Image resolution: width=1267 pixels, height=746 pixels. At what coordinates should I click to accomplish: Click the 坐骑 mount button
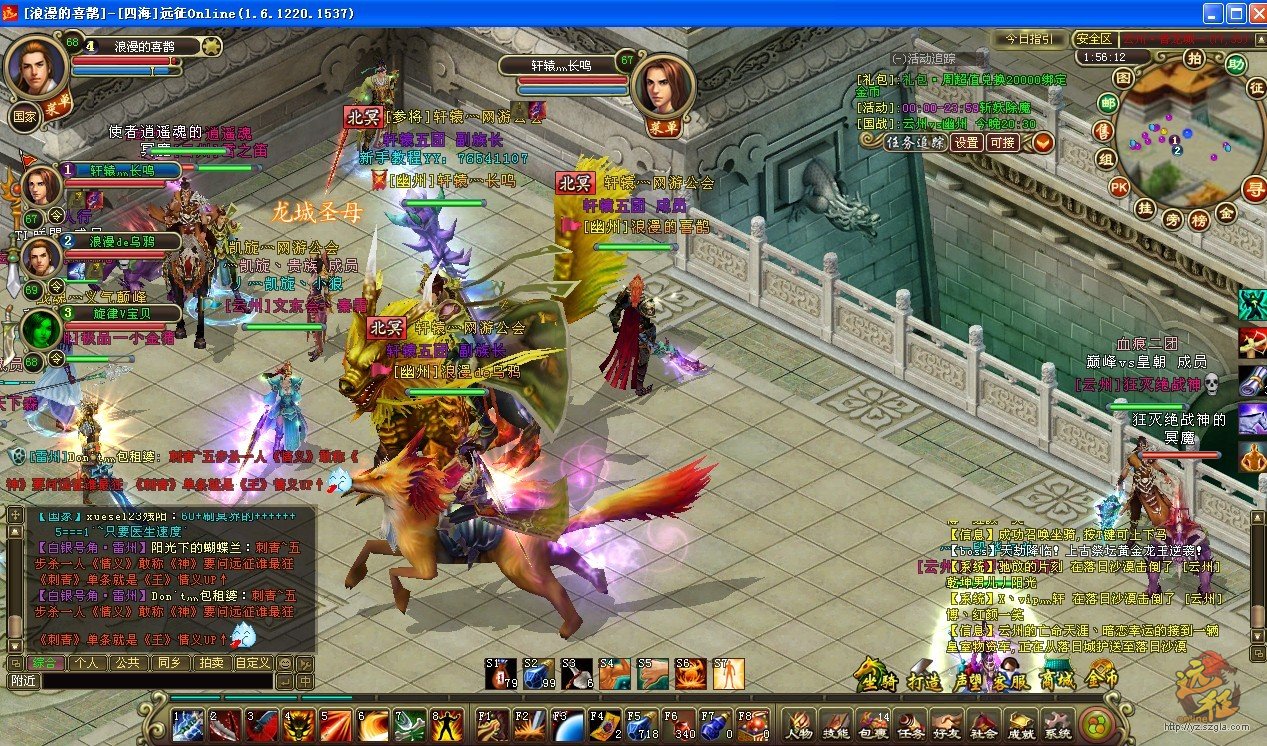(872, 679)
